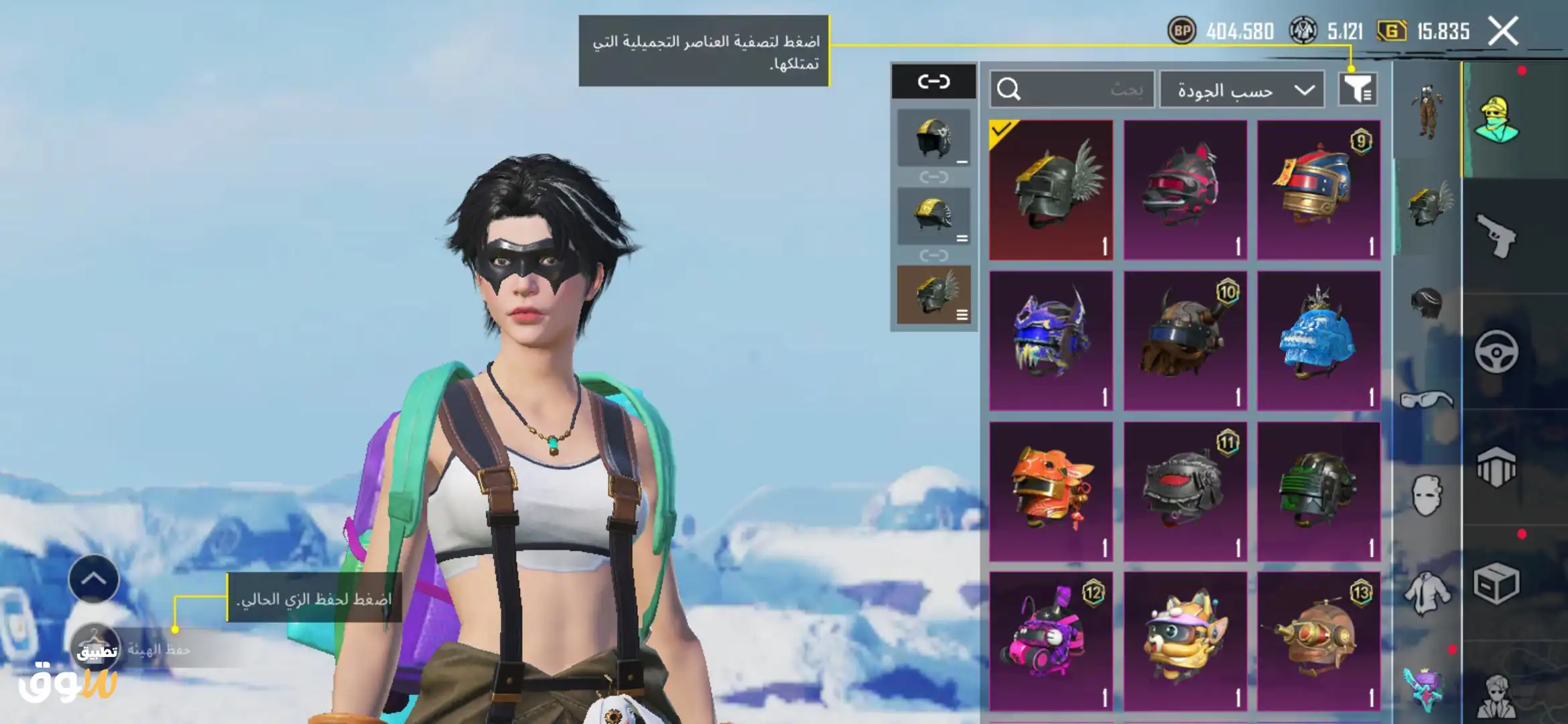Screen dimensions: 1568x724
Task: Select the steampunk goggles helmet
Action: (x=1318, y=642)
